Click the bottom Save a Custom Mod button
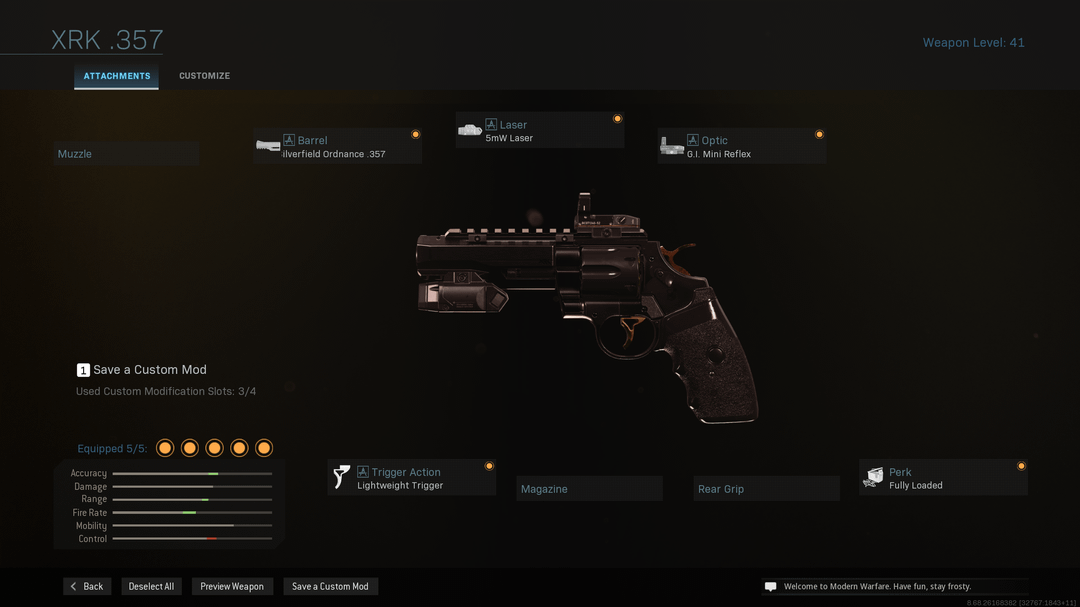The height and width of the screenshot is (607, 1080). pos(330,586)
